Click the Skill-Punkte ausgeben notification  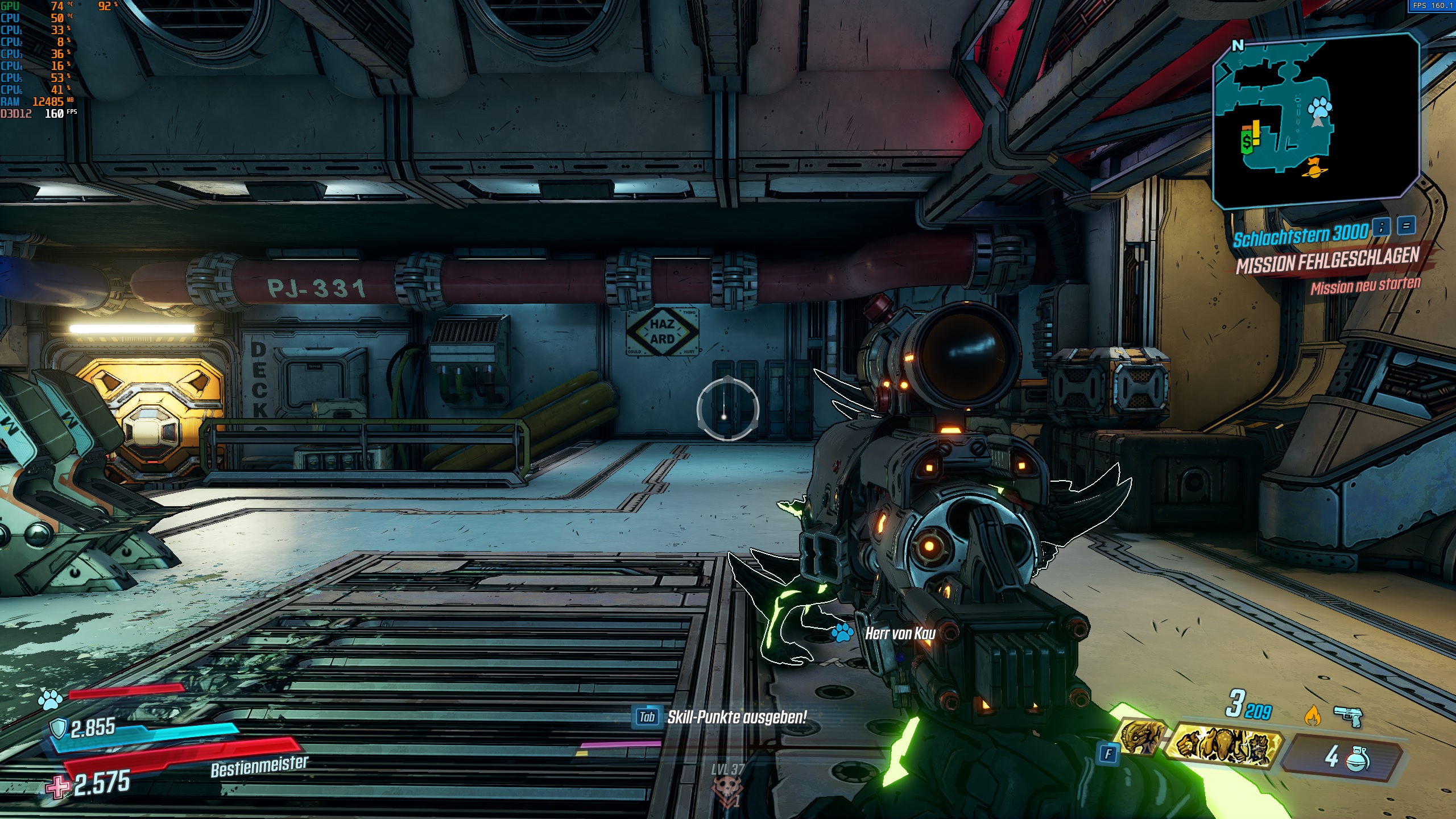point(737,717)
